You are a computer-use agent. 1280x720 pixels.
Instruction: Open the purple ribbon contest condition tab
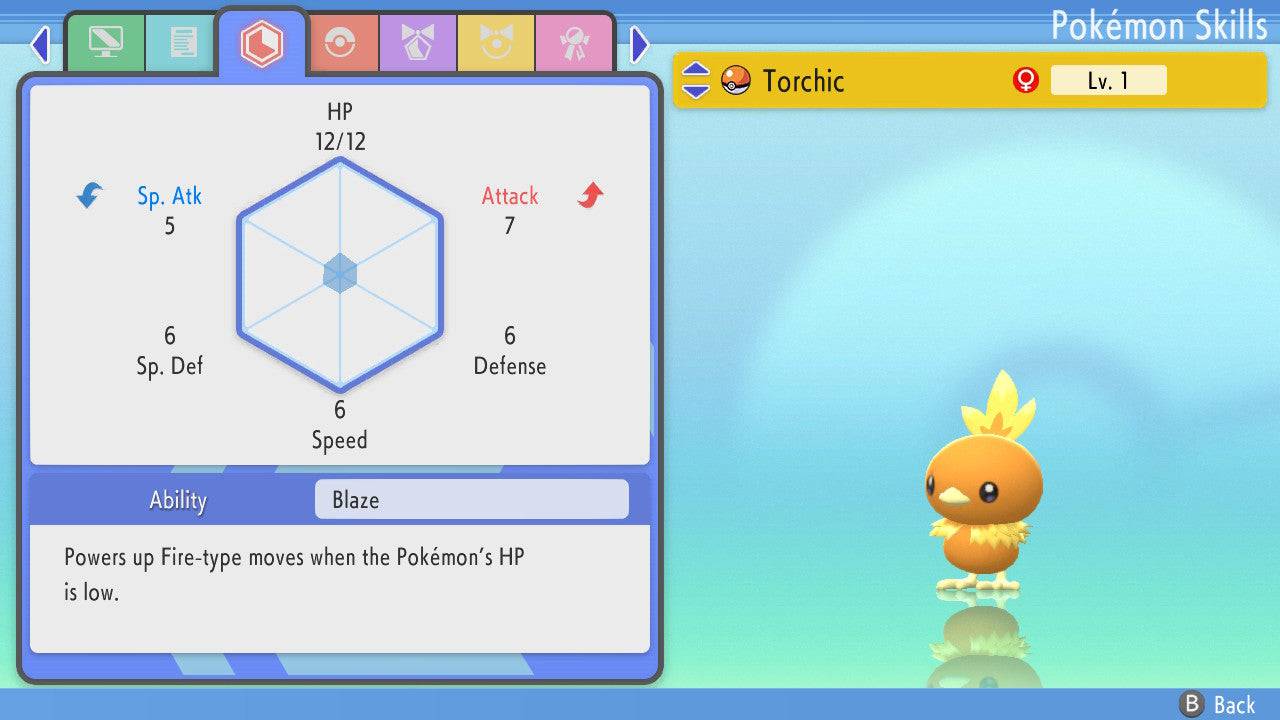click(418, 43)
